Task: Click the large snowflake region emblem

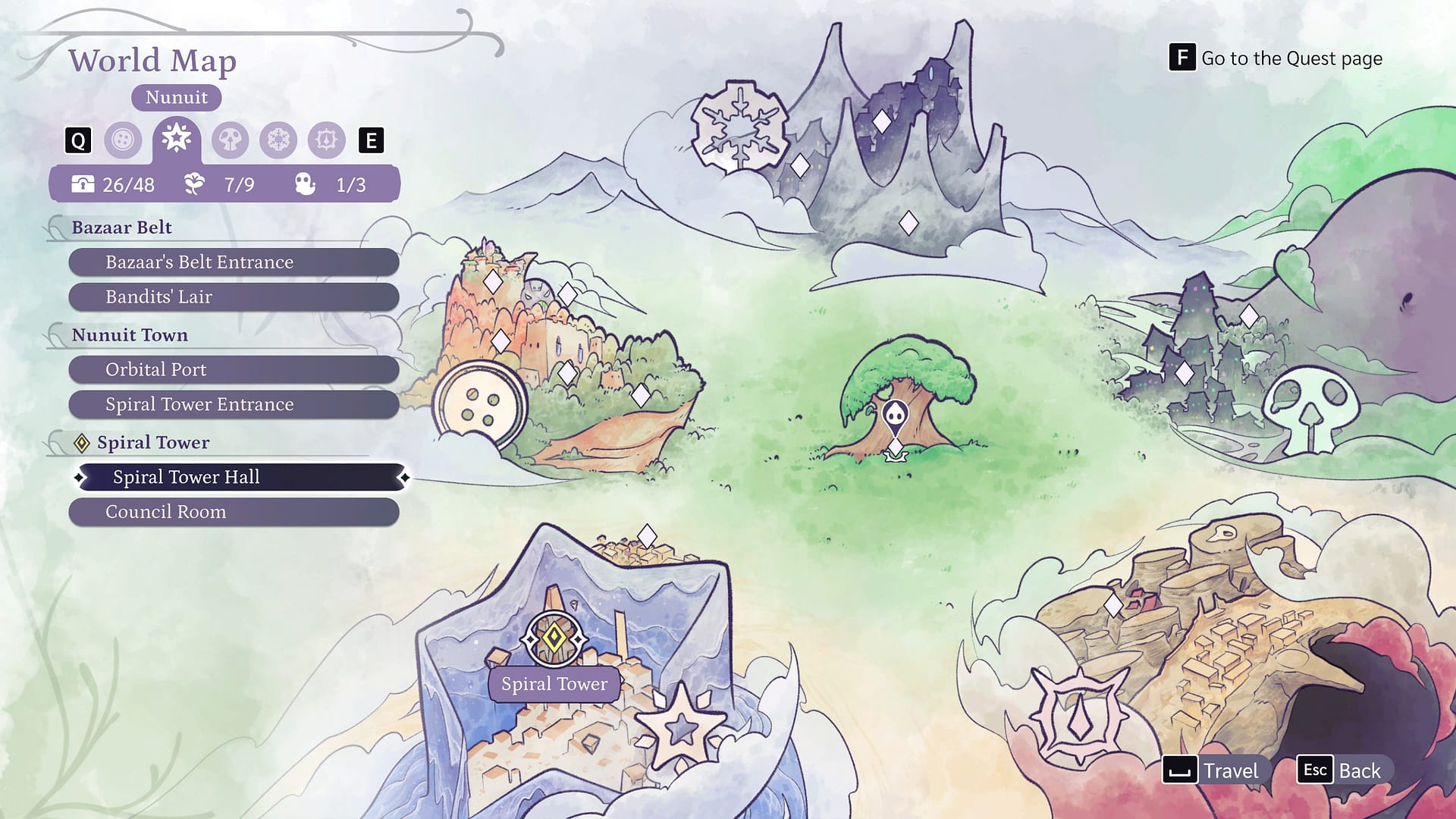Action: (x=739, y=127)
